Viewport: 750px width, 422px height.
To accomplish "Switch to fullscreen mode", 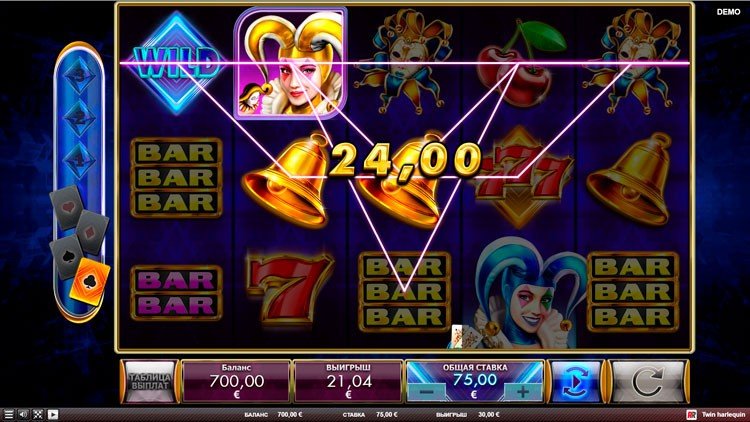I will (38, 414).
